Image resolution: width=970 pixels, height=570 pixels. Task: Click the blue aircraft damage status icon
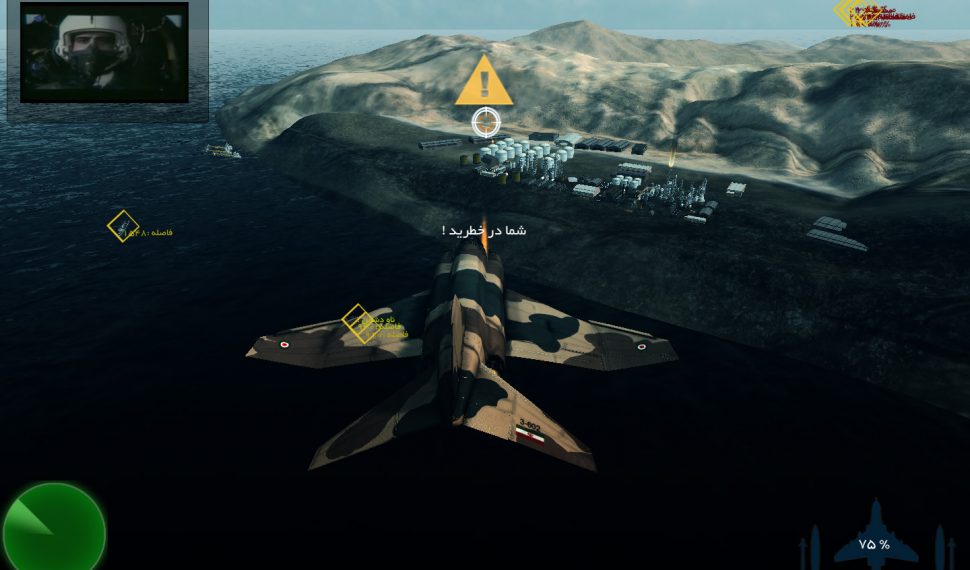pyautogui.click(x=875, y=536)
